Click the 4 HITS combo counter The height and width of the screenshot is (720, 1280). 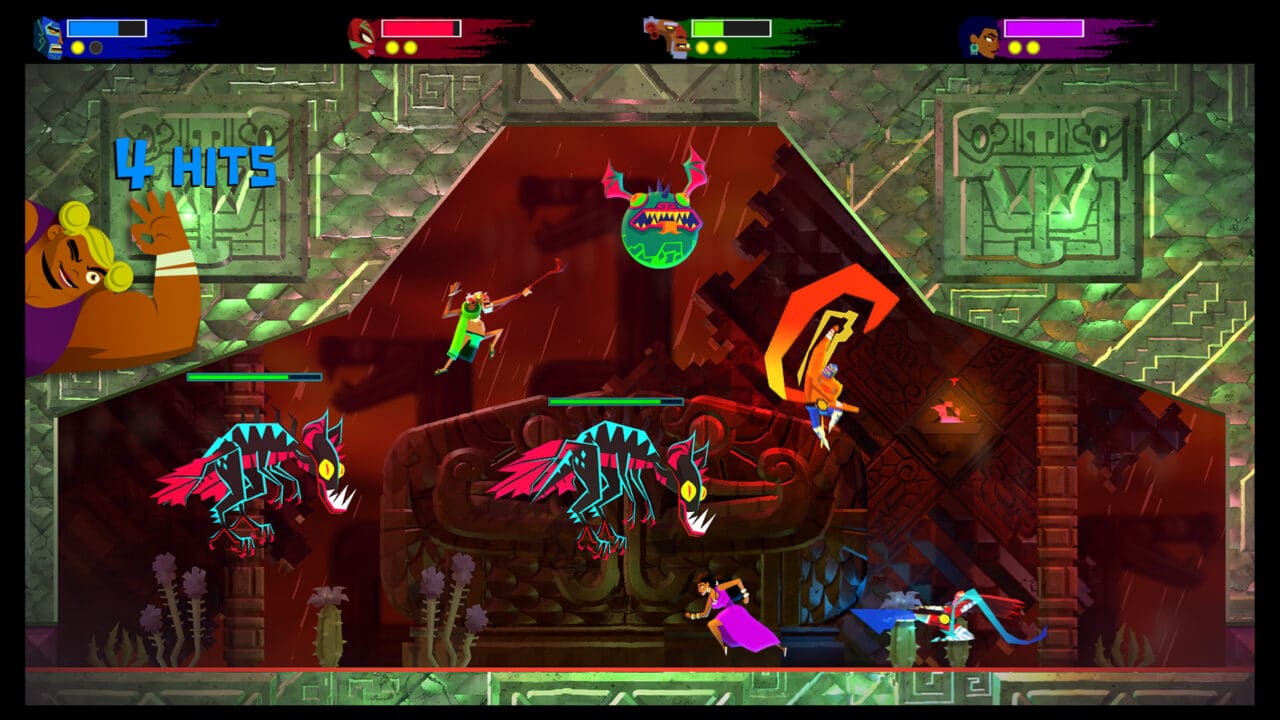(195, 165)
